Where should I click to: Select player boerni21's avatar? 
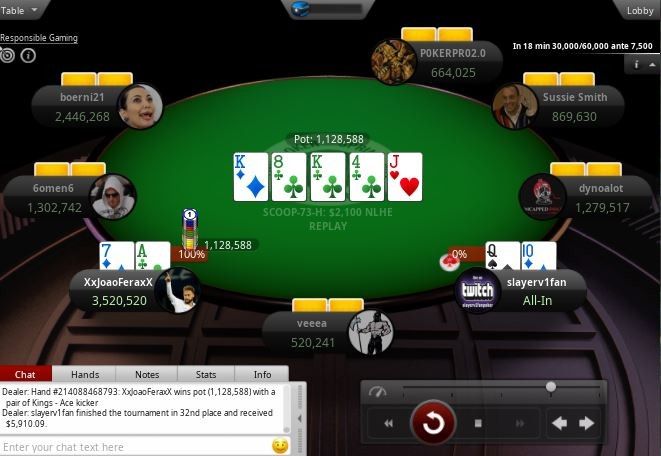tap(139, 107)
